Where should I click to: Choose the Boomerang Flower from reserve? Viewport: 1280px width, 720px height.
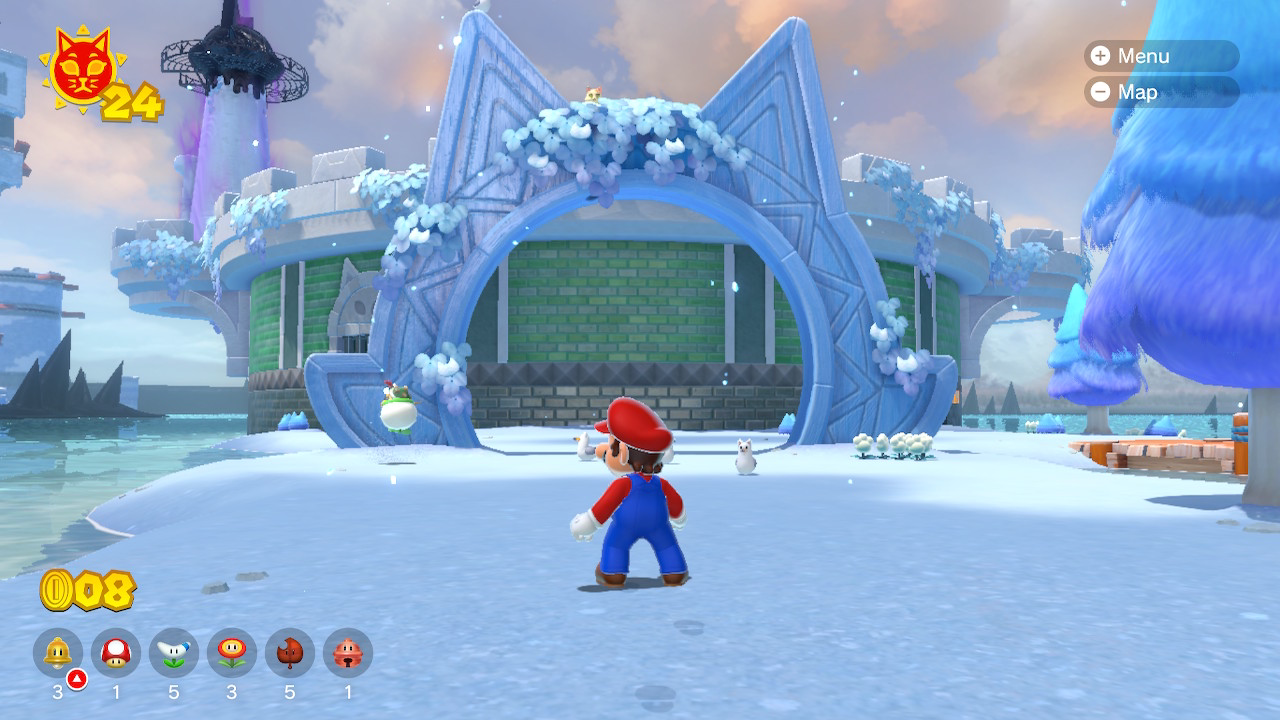174,653
